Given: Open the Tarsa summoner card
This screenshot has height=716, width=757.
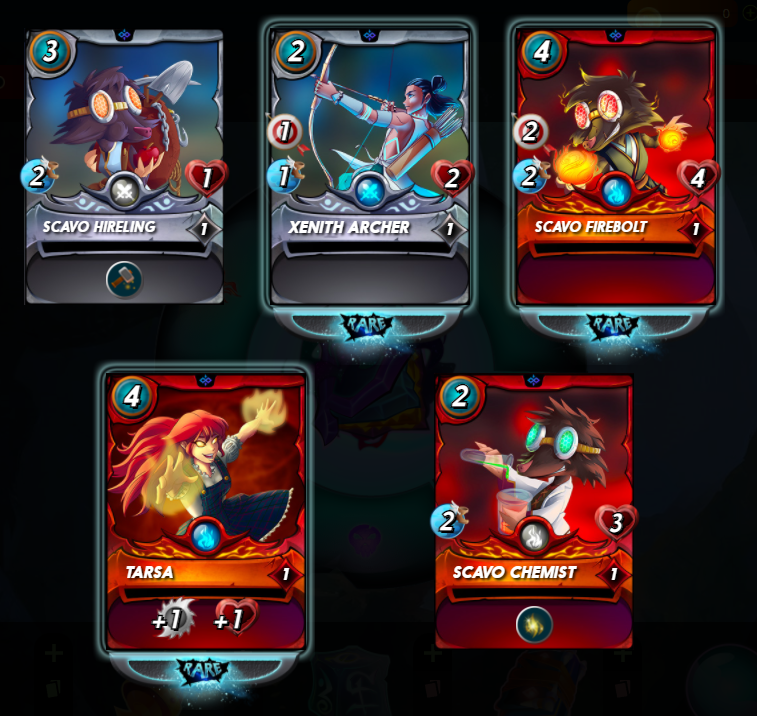Looking at the screenshot, I should click(x=205, y=490).
